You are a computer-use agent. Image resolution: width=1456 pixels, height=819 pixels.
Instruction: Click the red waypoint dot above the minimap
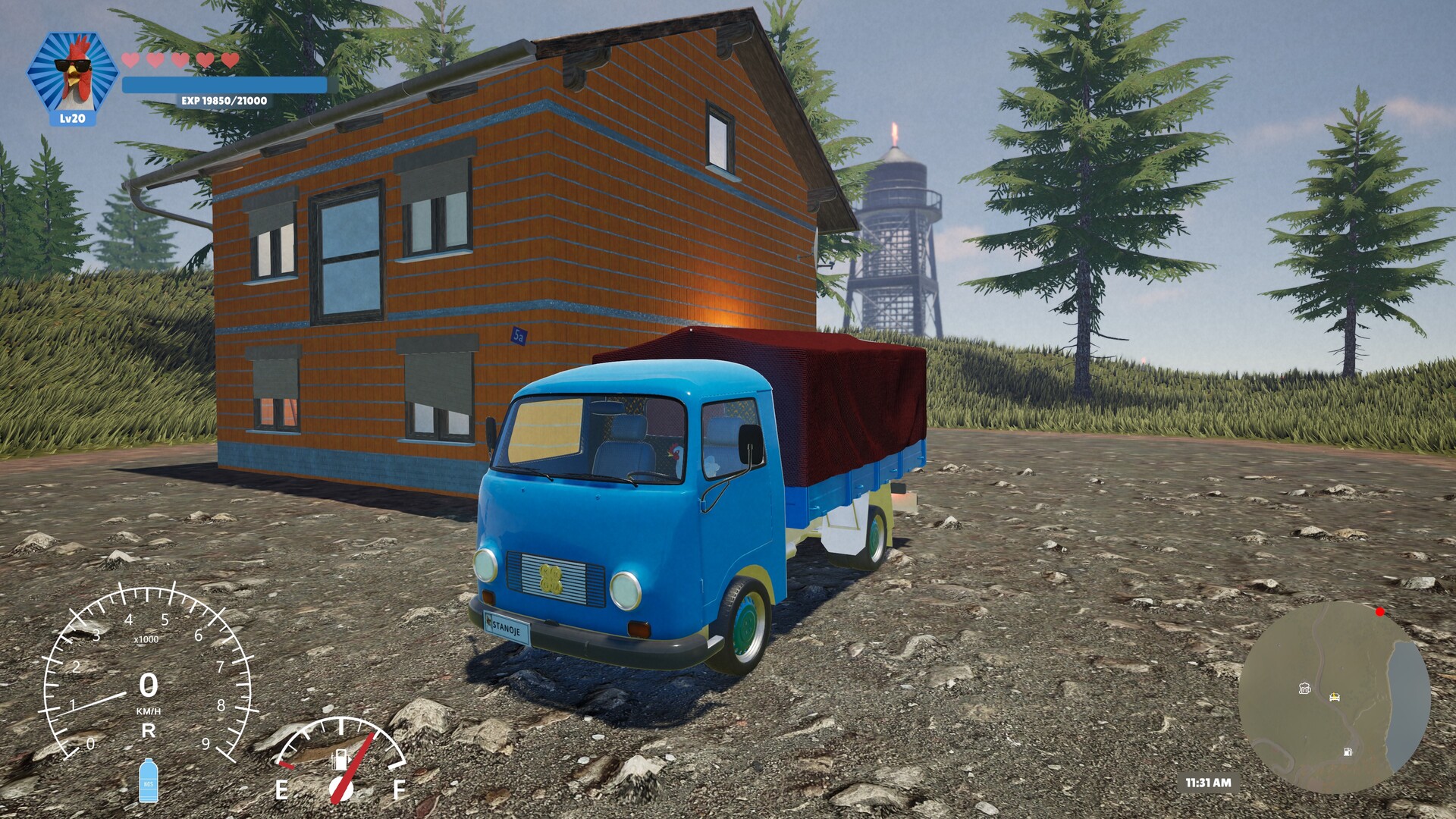click(x=1379, y=613)
